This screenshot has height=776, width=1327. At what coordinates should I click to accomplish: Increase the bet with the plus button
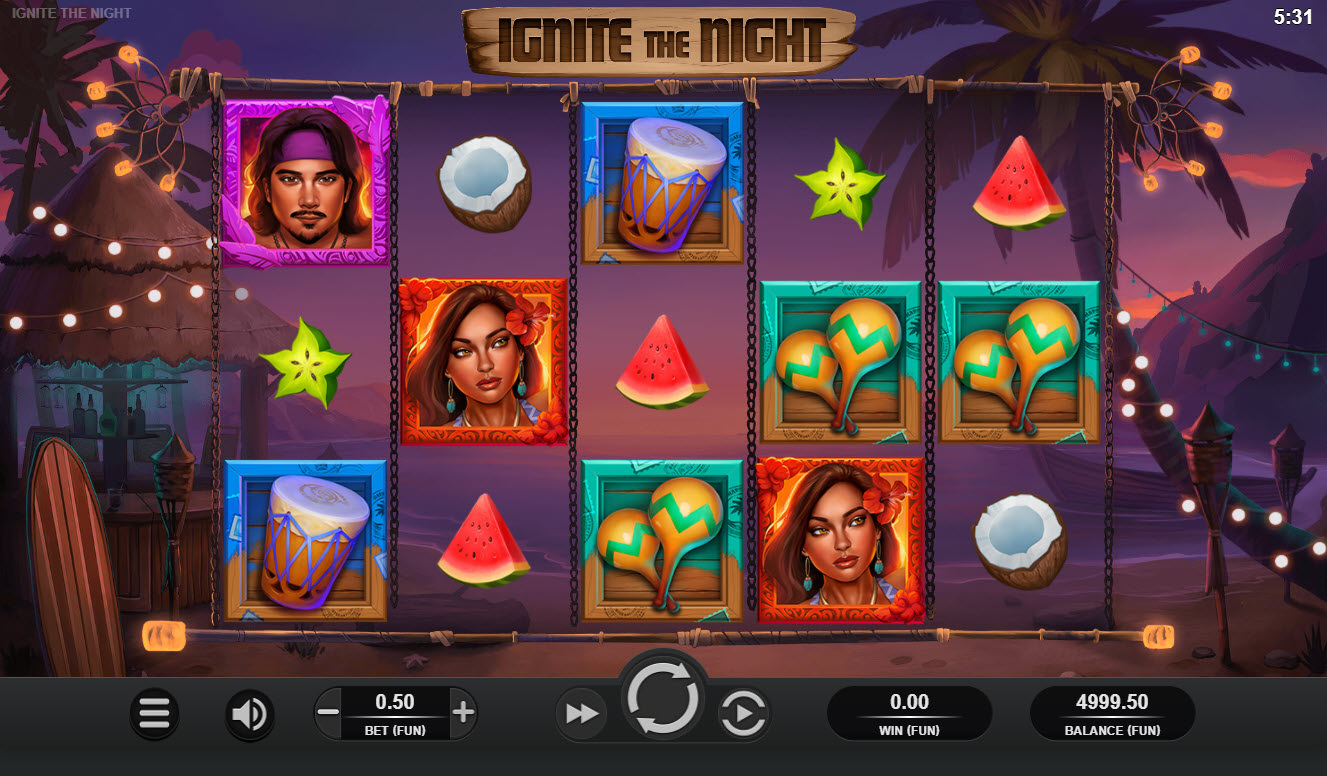click(x=463, y=713)
